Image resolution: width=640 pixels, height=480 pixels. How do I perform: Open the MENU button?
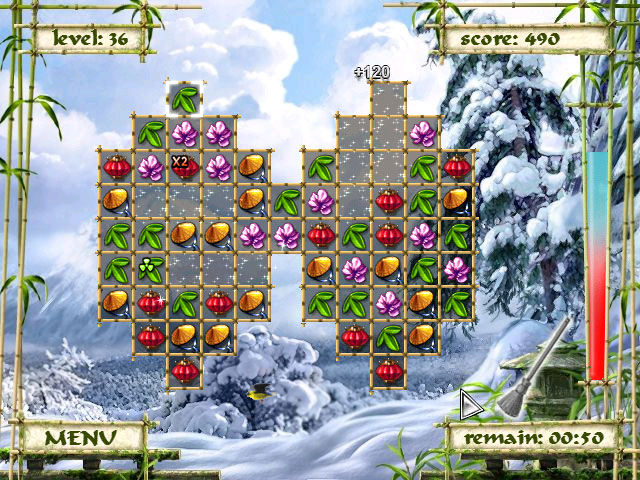click(80, 437)
